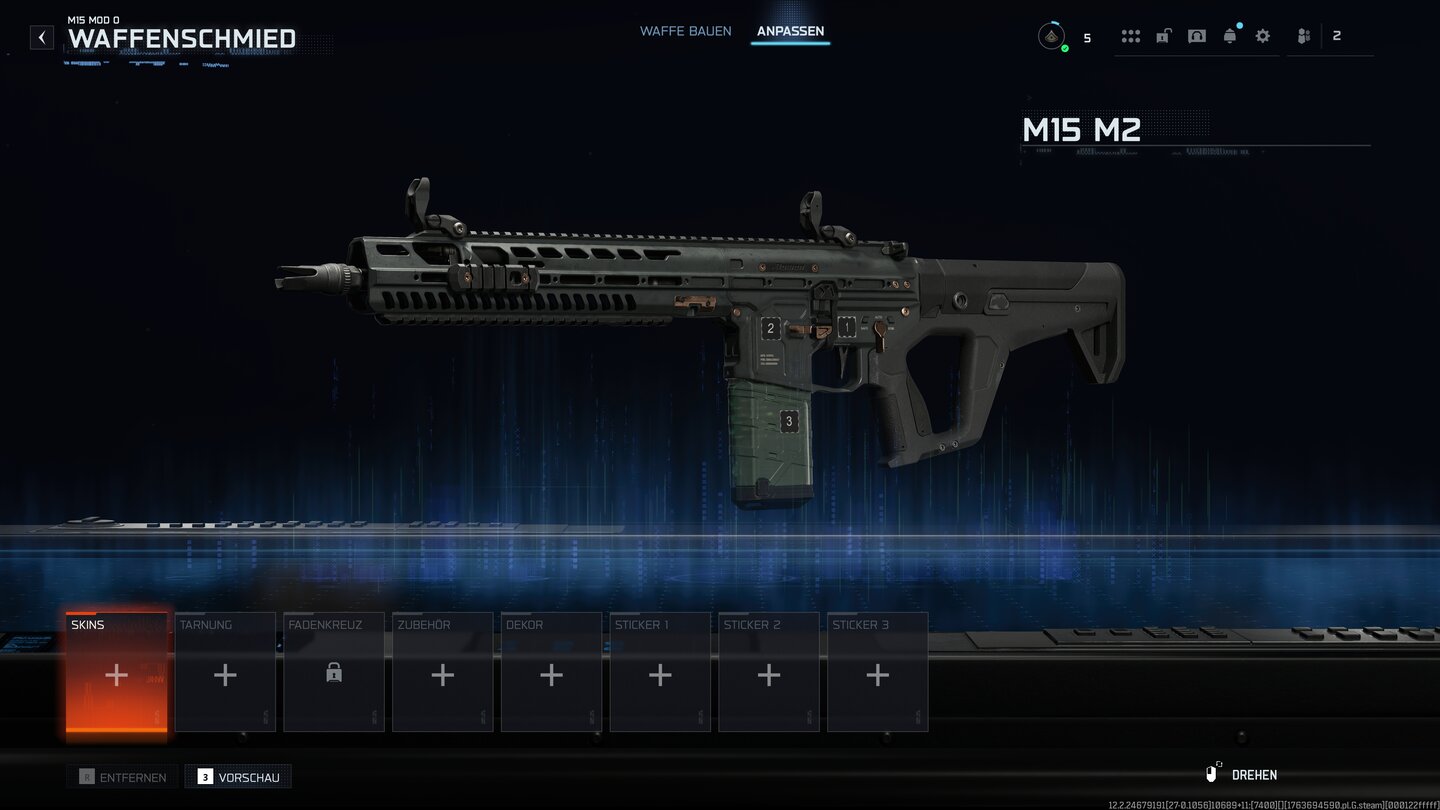Image resolution: width=1440 pixels, height=810 pixels.
Task: Choose the Tarnung camo slot
Action: click(225, 673)
